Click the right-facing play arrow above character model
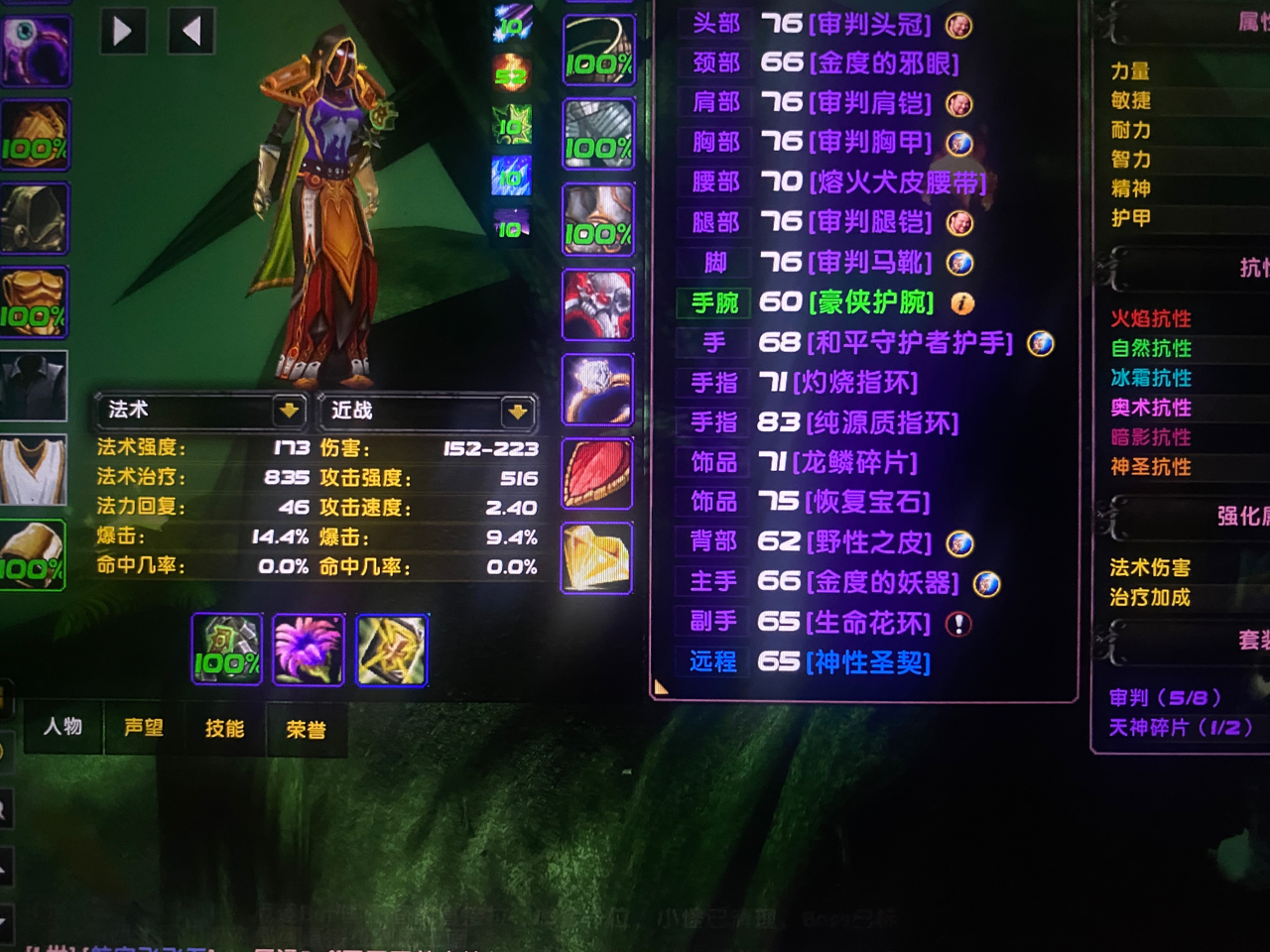This screenshot has height=952, width=1270. [x=123, y=31]
